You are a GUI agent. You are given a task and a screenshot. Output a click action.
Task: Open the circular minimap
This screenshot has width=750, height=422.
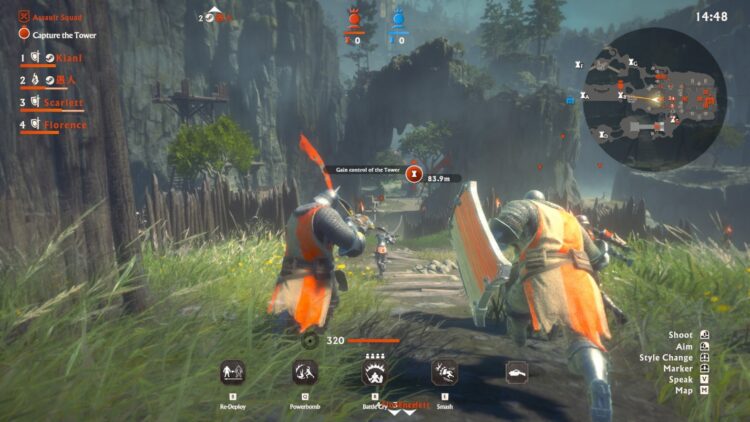pyautogui.click(x=655, y=98)
